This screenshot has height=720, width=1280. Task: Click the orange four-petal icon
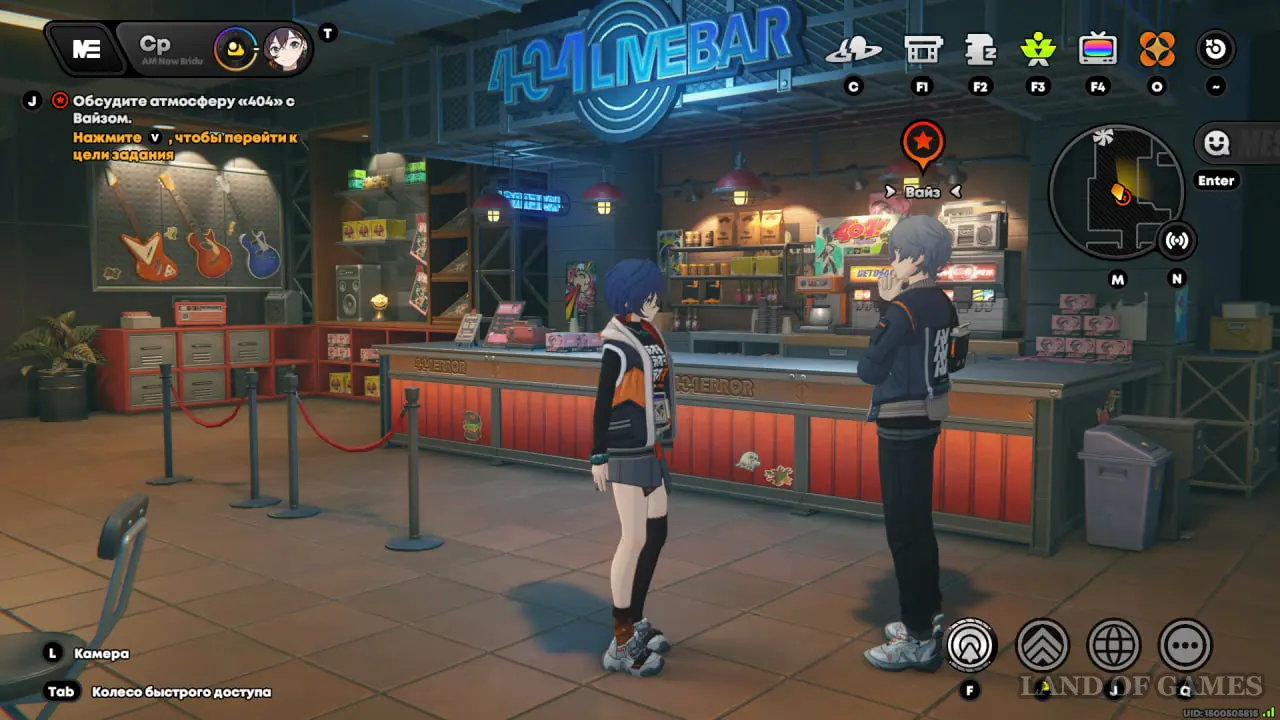(1157, 49)
